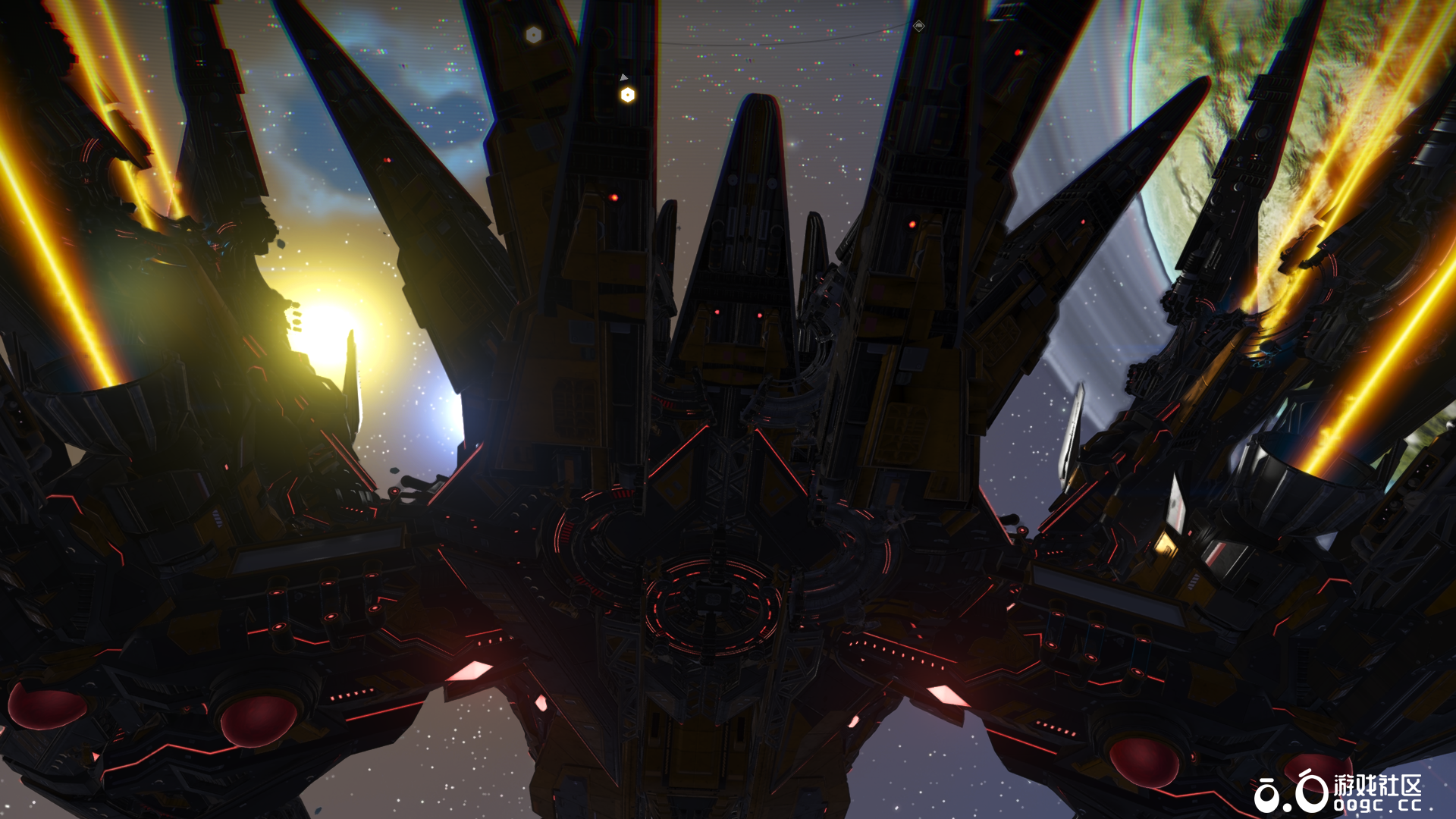Viewport: 1456px width, 819px height.
Task: Select the diamond-shaped waypoint marker
Action: point(918,26)
